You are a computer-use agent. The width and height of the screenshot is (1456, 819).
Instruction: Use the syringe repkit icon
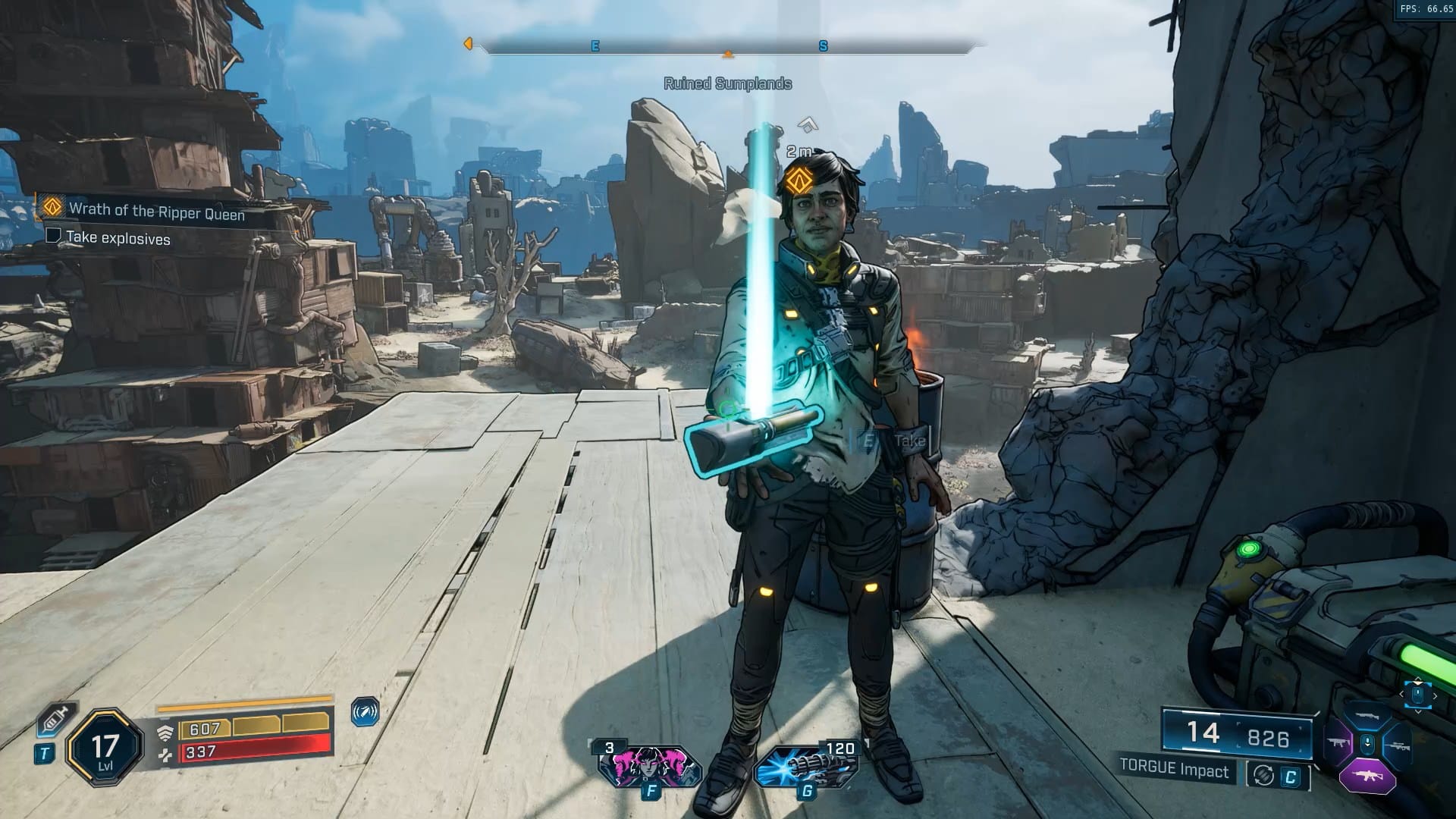[x=54, y=717]
